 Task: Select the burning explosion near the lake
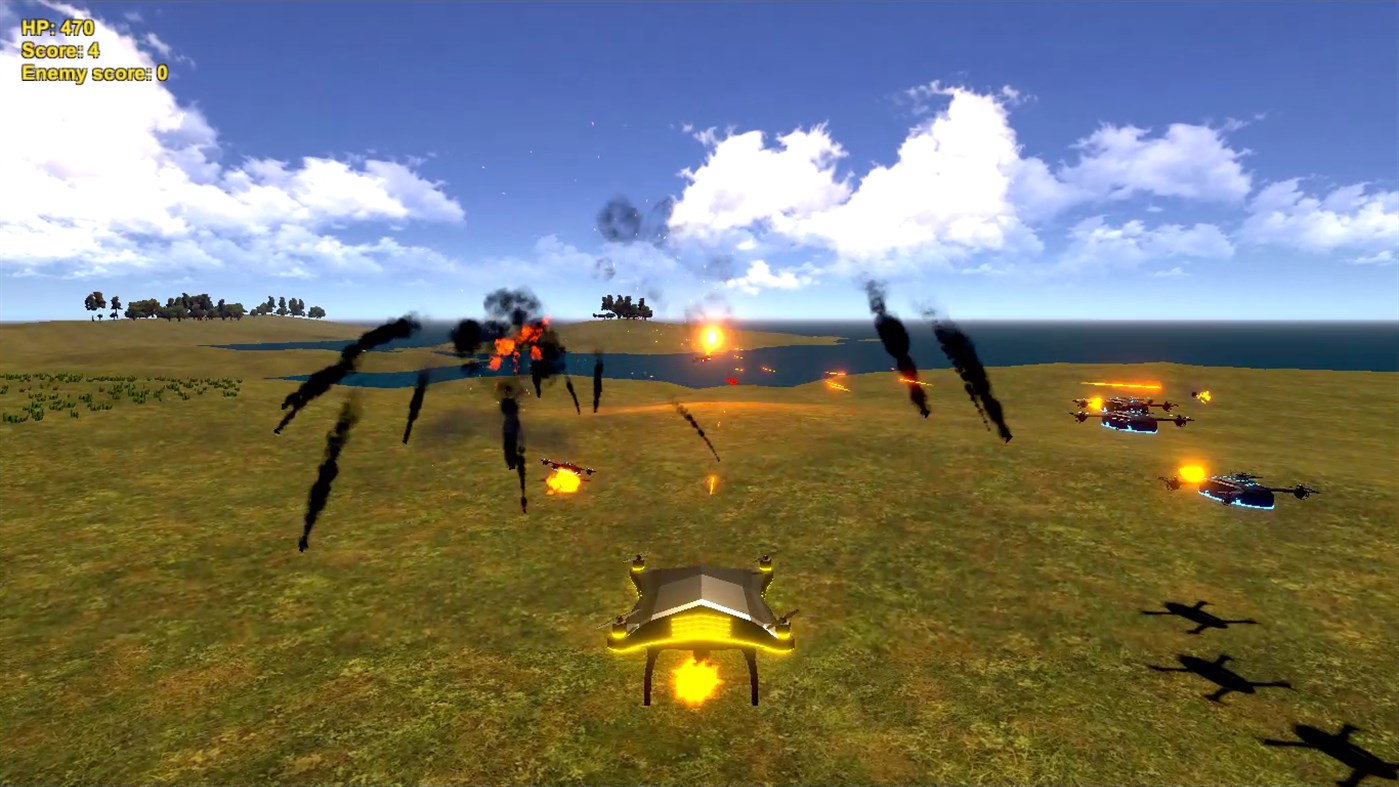tap(520, 345)
